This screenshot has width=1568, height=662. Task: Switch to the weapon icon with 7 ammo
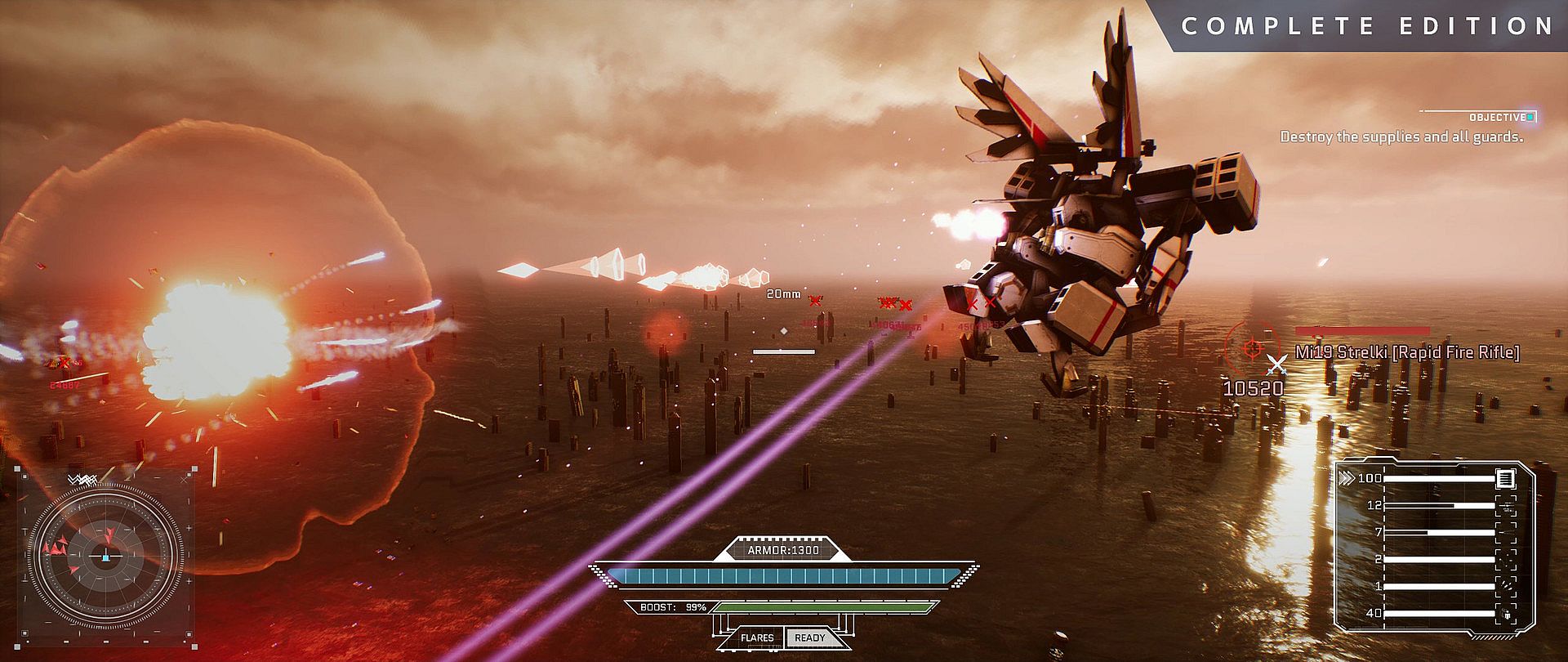coord(1504,533)
